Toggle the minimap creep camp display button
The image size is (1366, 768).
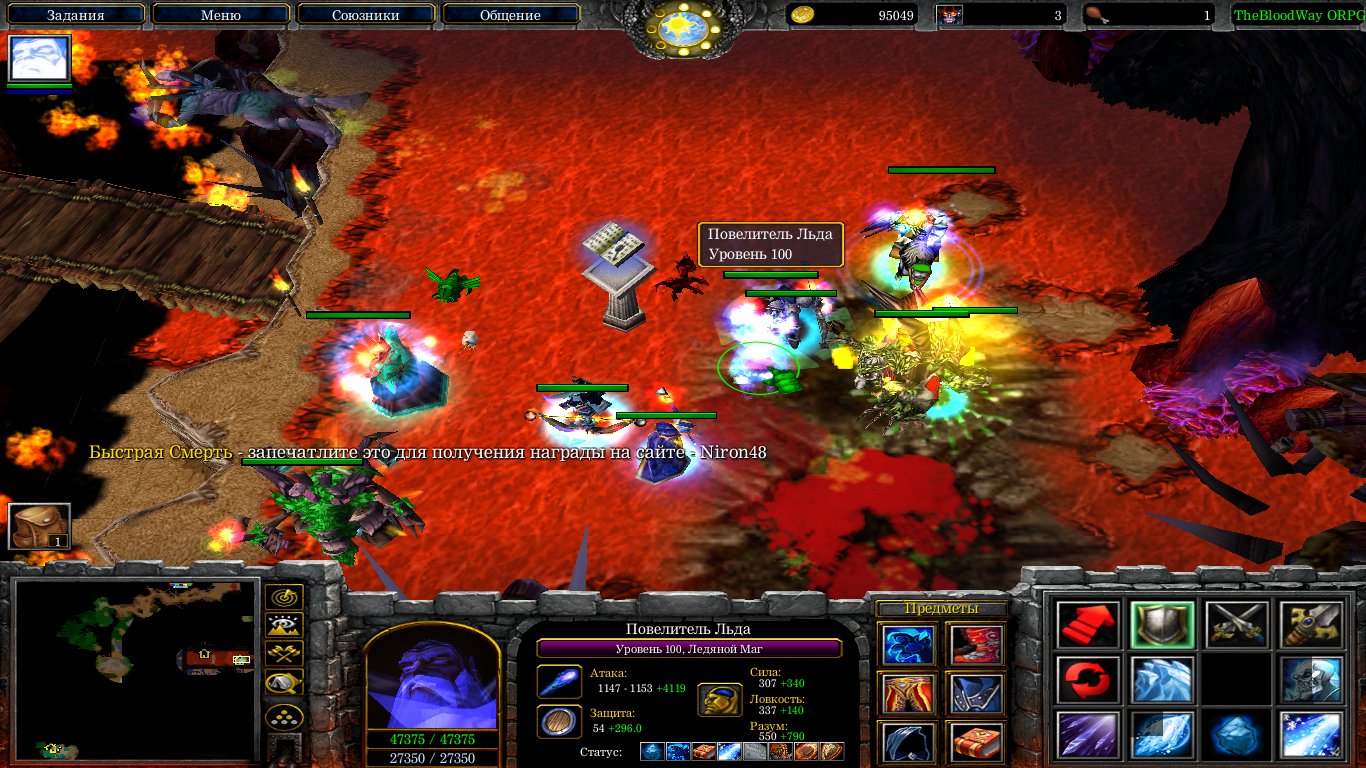pos(284,683)
